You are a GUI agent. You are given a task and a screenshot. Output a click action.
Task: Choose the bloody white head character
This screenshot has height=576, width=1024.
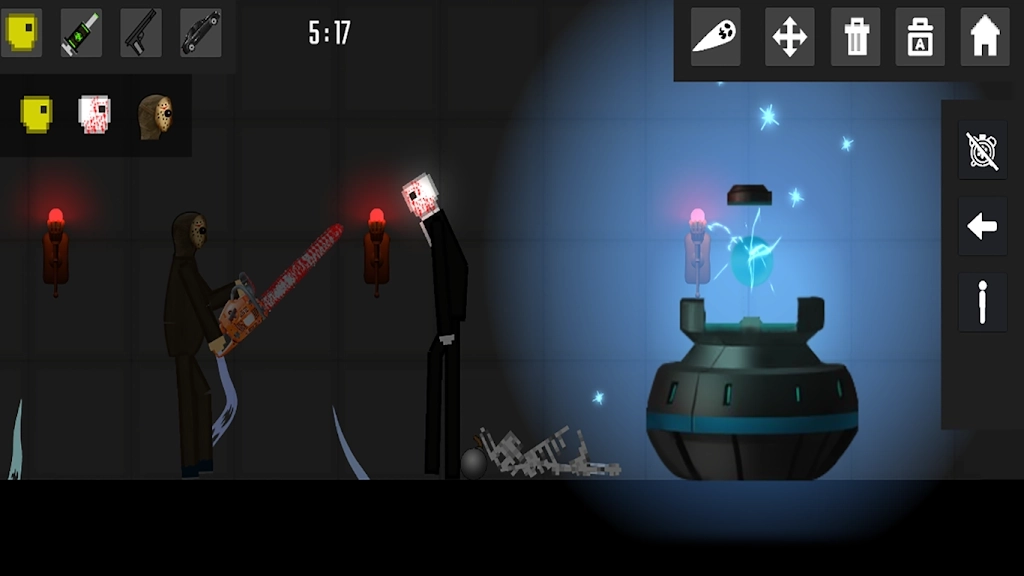95,115
